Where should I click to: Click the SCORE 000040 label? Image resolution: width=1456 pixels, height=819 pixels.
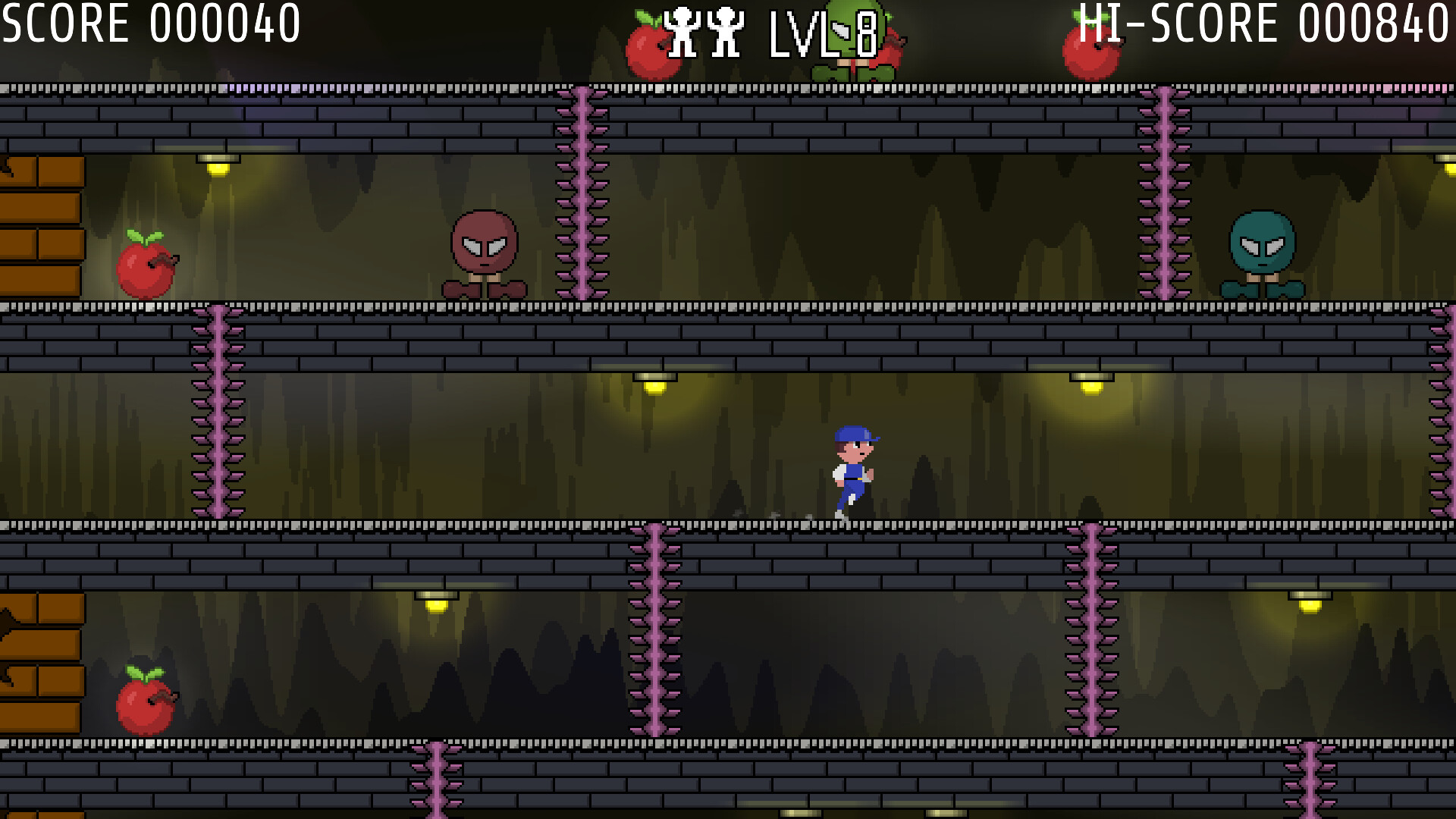[x=148, y=23]
